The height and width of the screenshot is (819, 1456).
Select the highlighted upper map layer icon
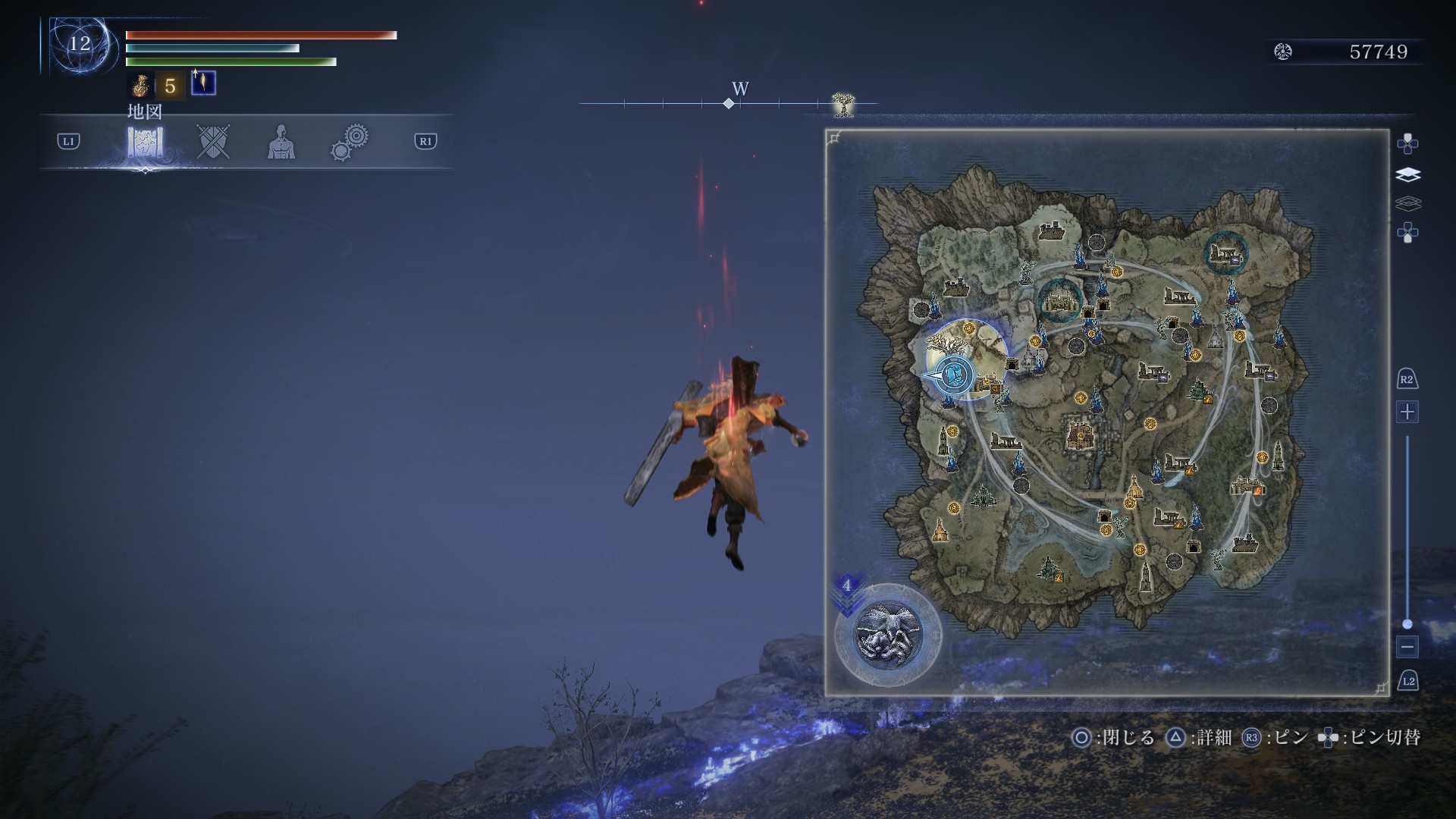pos(1407,175)
